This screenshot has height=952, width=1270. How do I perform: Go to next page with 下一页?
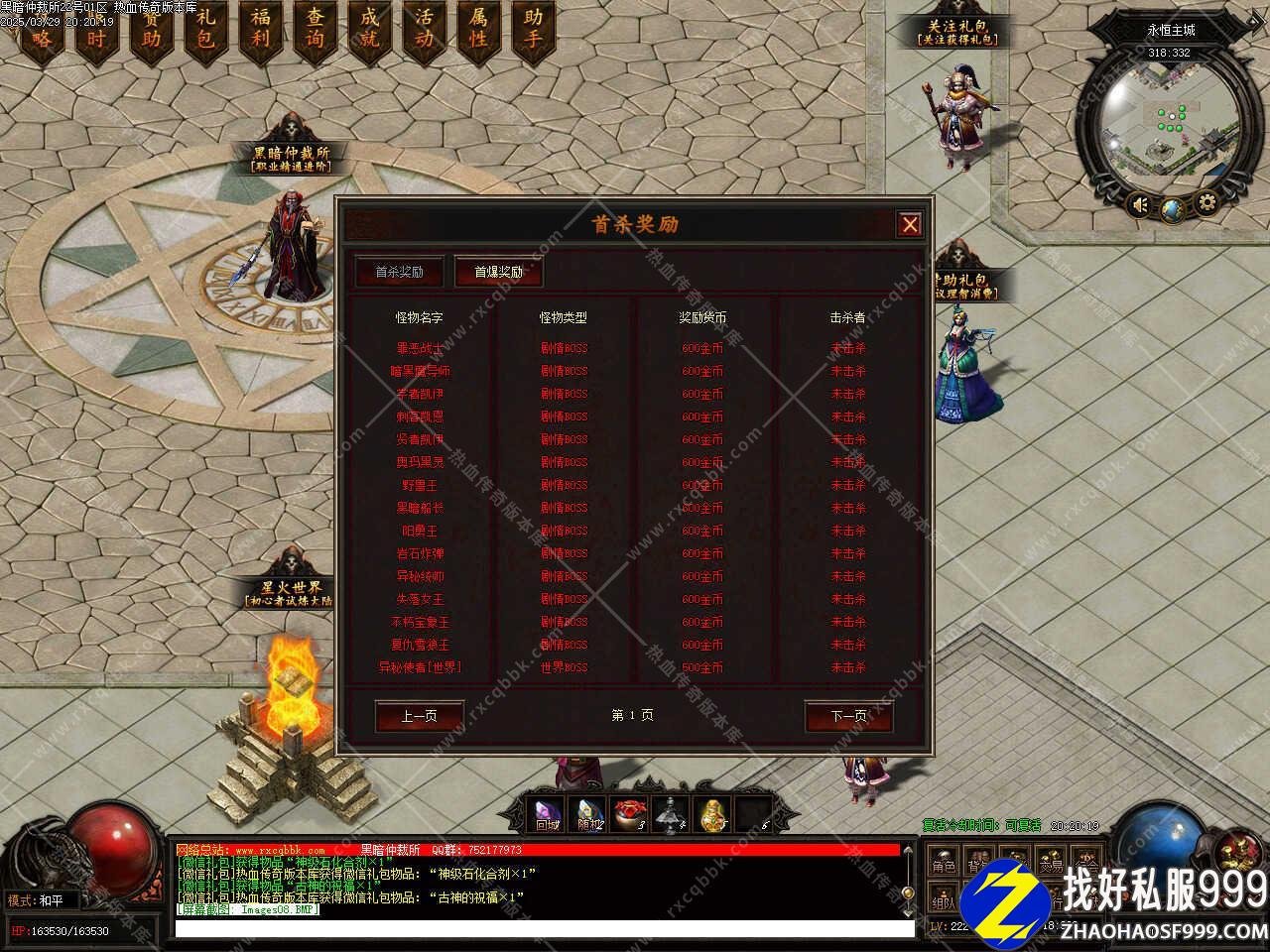[848, 716]
